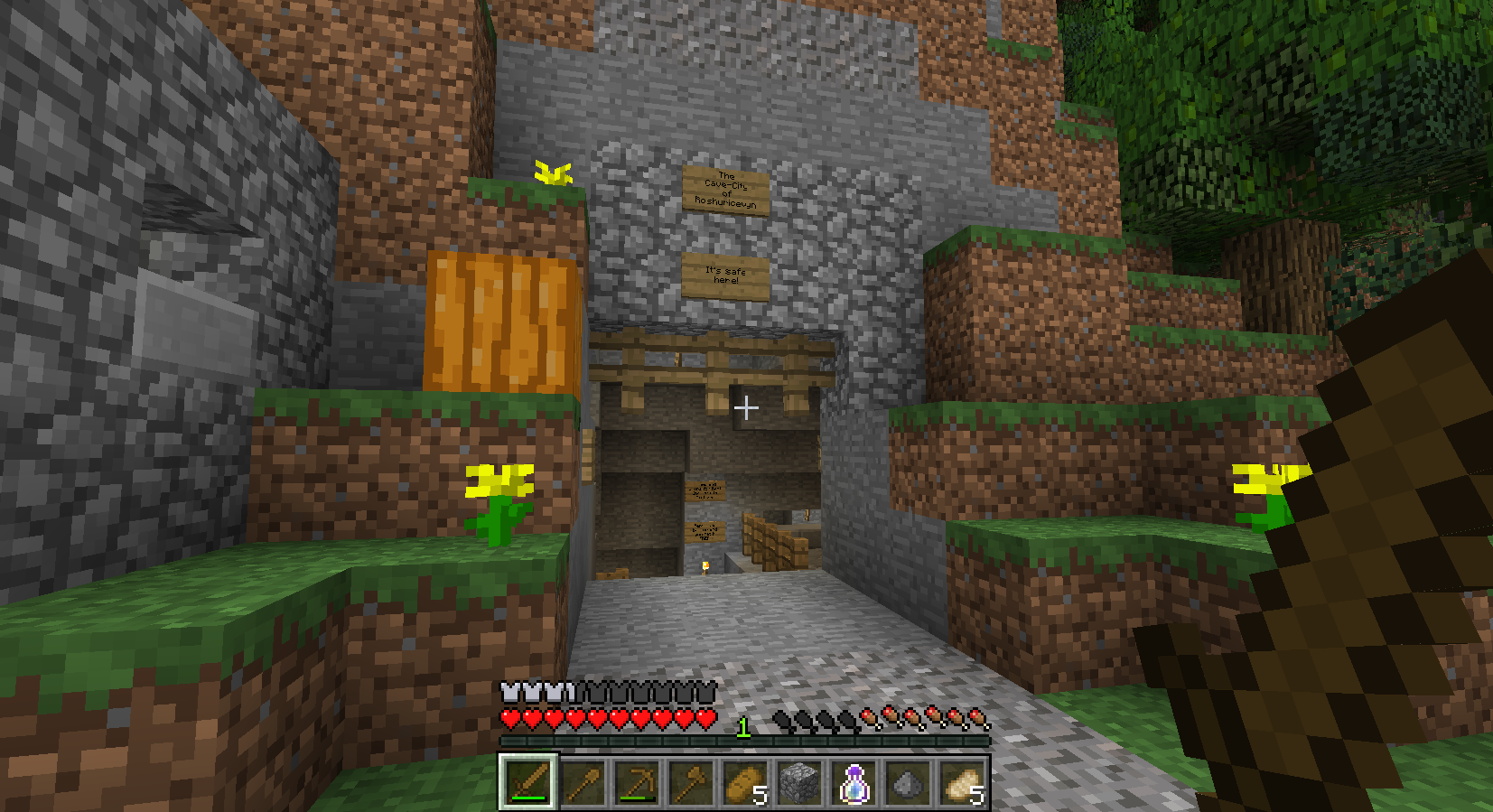
Task: Select the pale tan food stack slot
Action: [x=962, y=782]
